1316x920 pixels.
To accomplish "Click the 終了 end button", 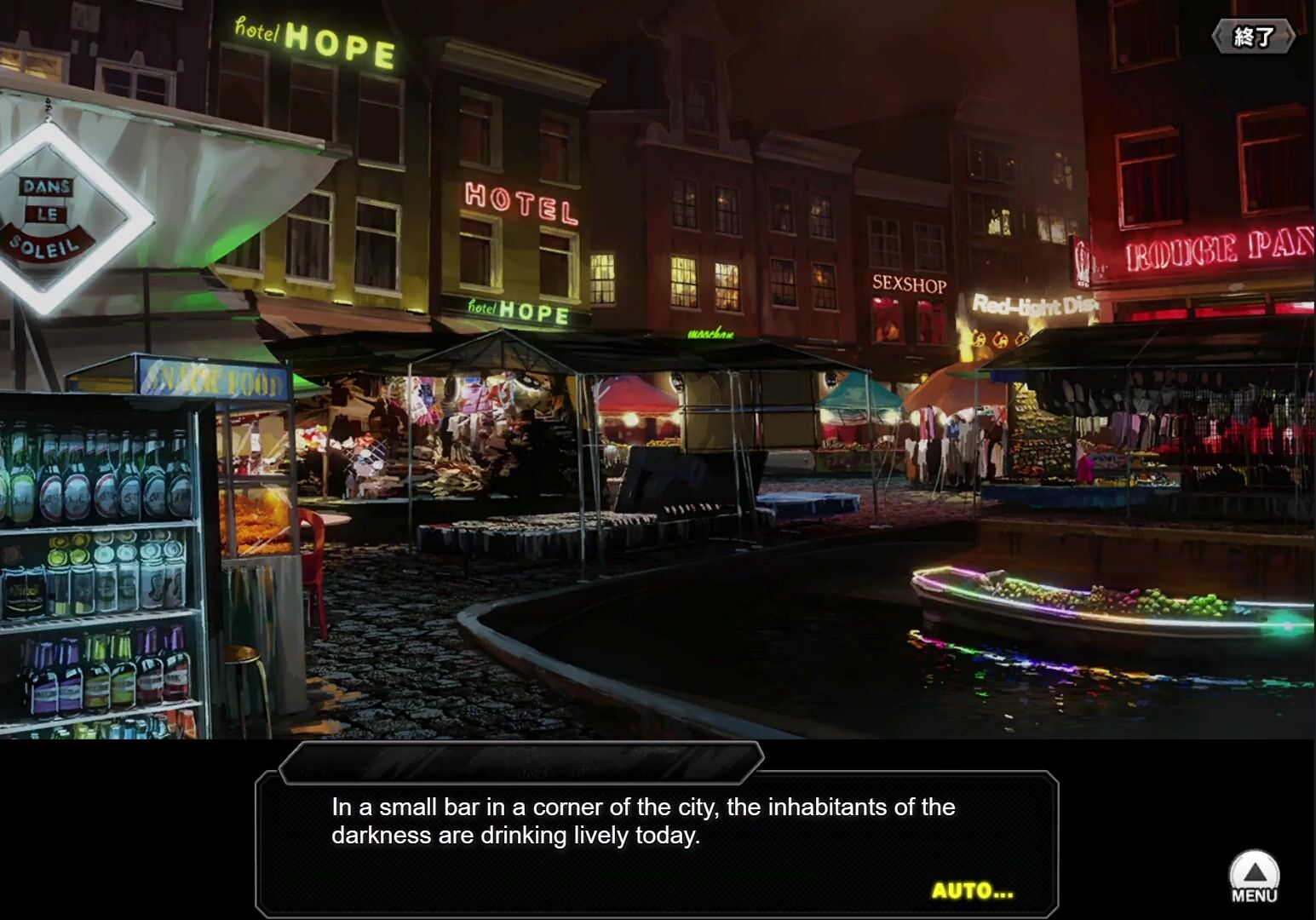I will (1253, 37).
